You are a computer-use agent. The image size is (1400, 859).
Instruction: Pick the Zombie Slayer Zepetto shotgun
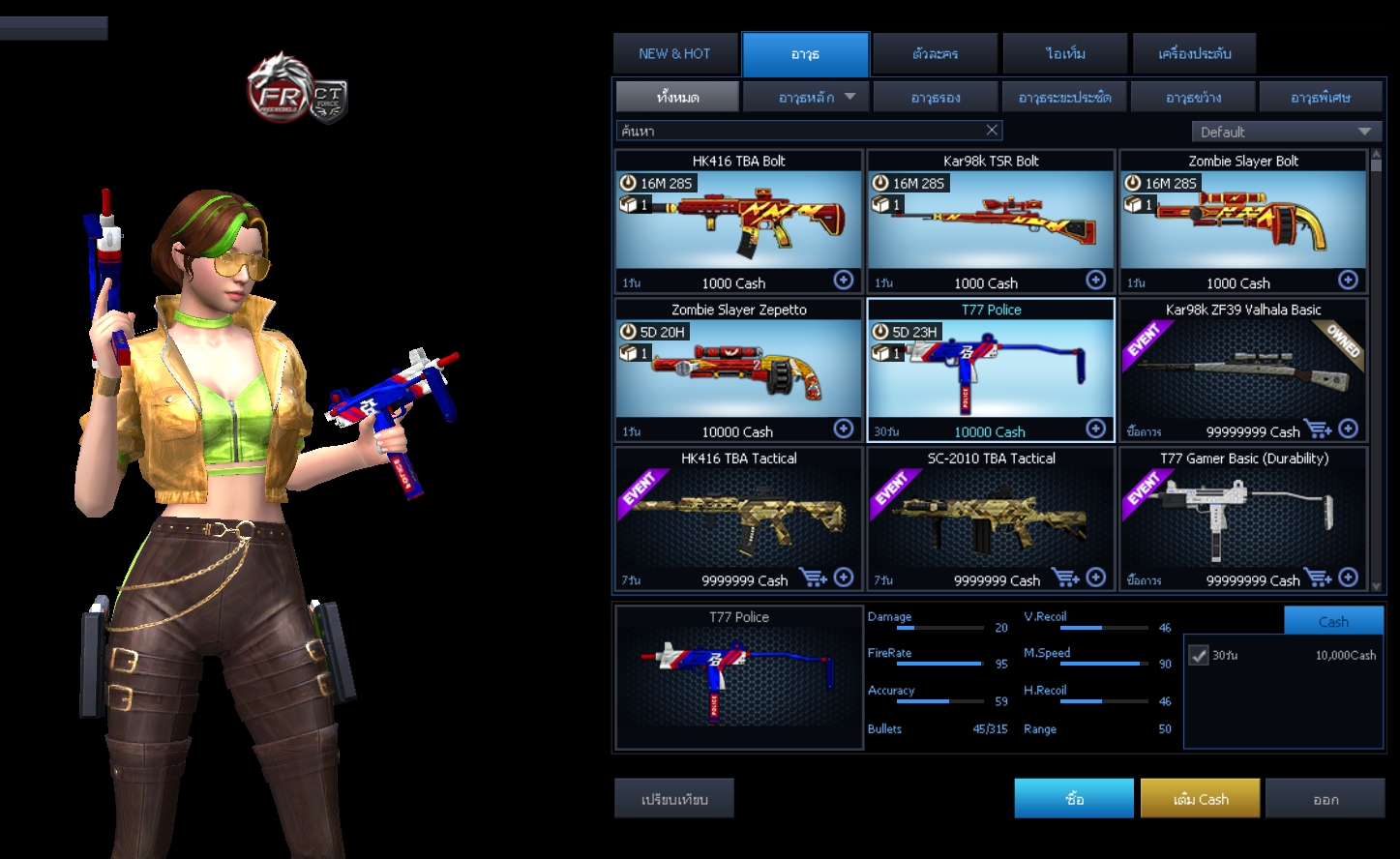pyautogui.click(x=738, y=370)
